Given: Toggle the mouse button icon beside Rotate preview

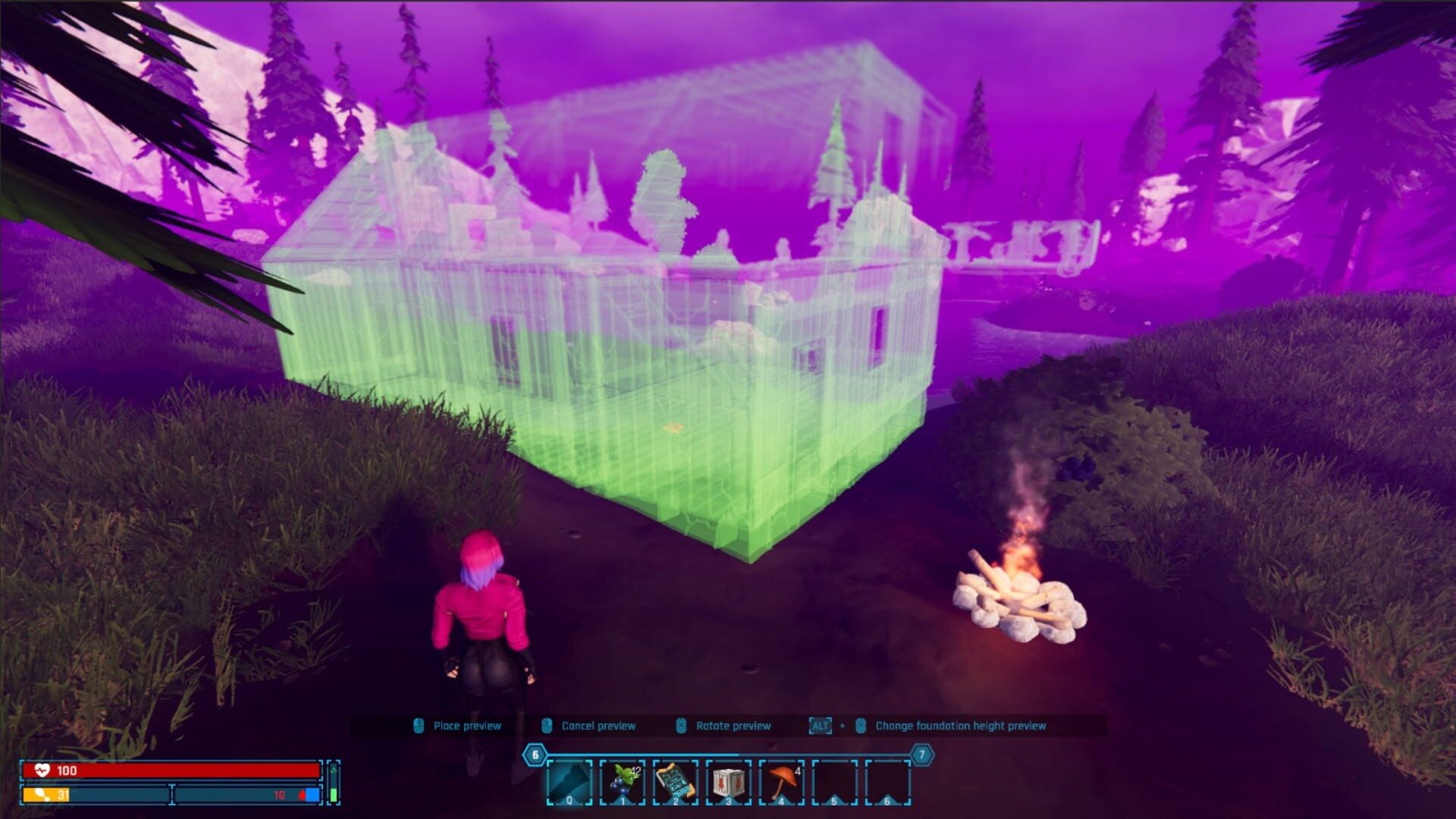Looking at the screenshot, I should pos(682,724).
